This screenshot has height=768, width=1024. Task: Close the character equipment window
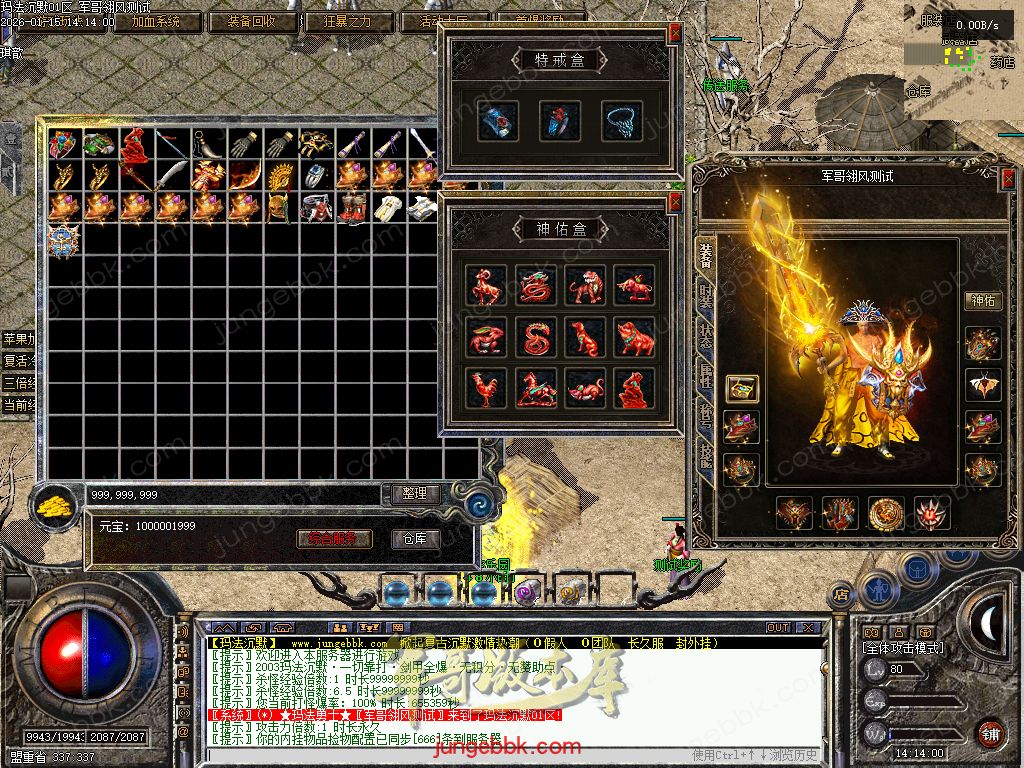[x=1008, y=177]
